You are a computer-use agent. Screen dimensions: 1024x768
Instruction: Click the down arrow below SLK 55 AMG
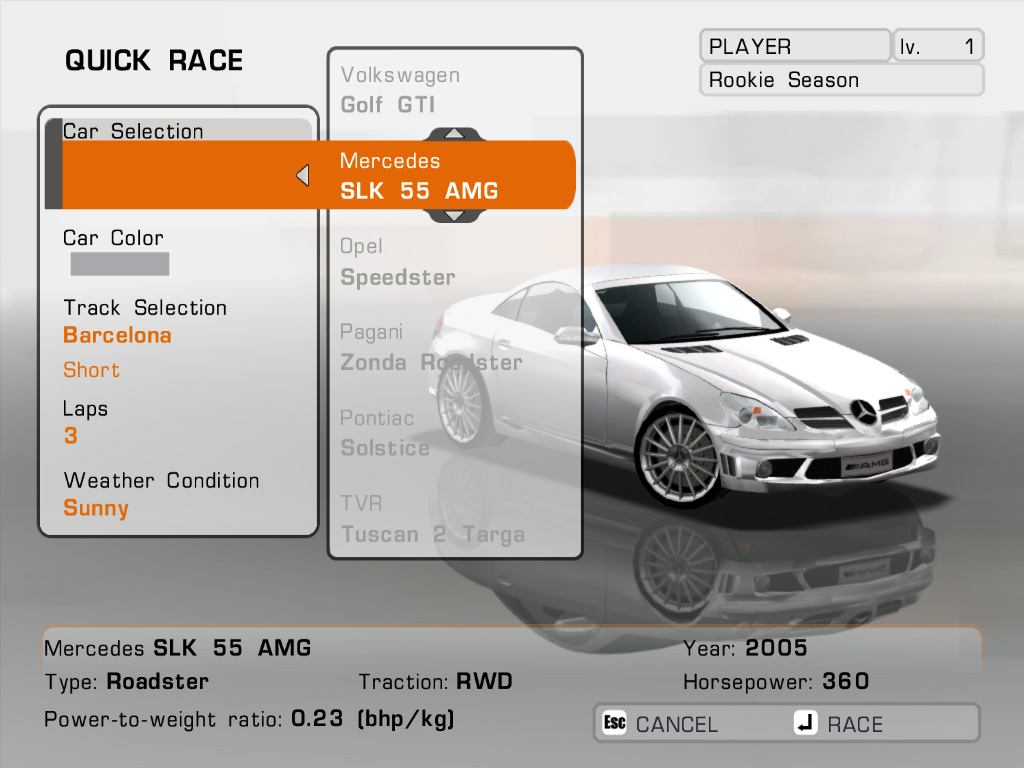454,215
